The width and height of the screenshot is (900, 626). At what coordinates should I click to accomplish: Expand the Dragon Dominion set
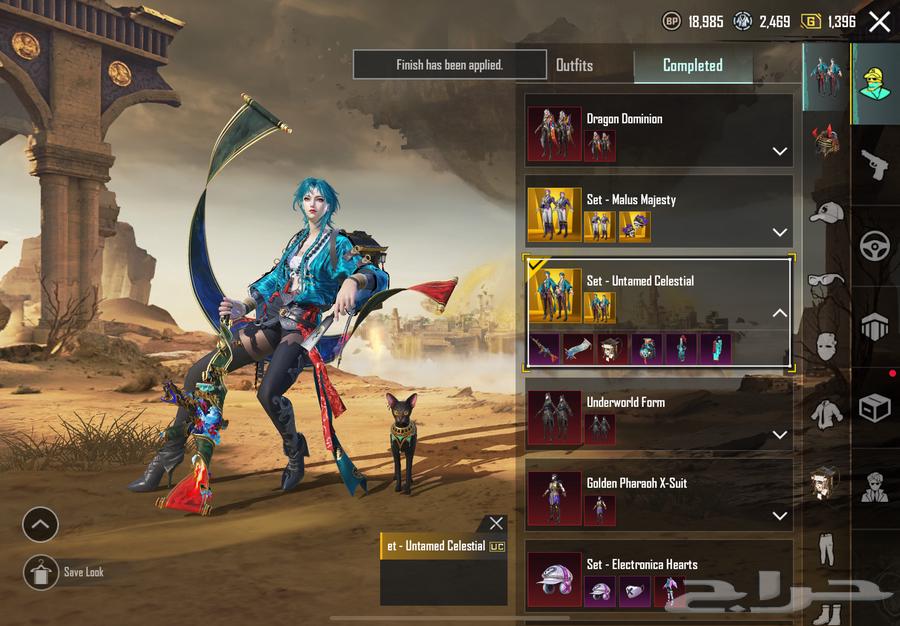(x=779, y=152)
